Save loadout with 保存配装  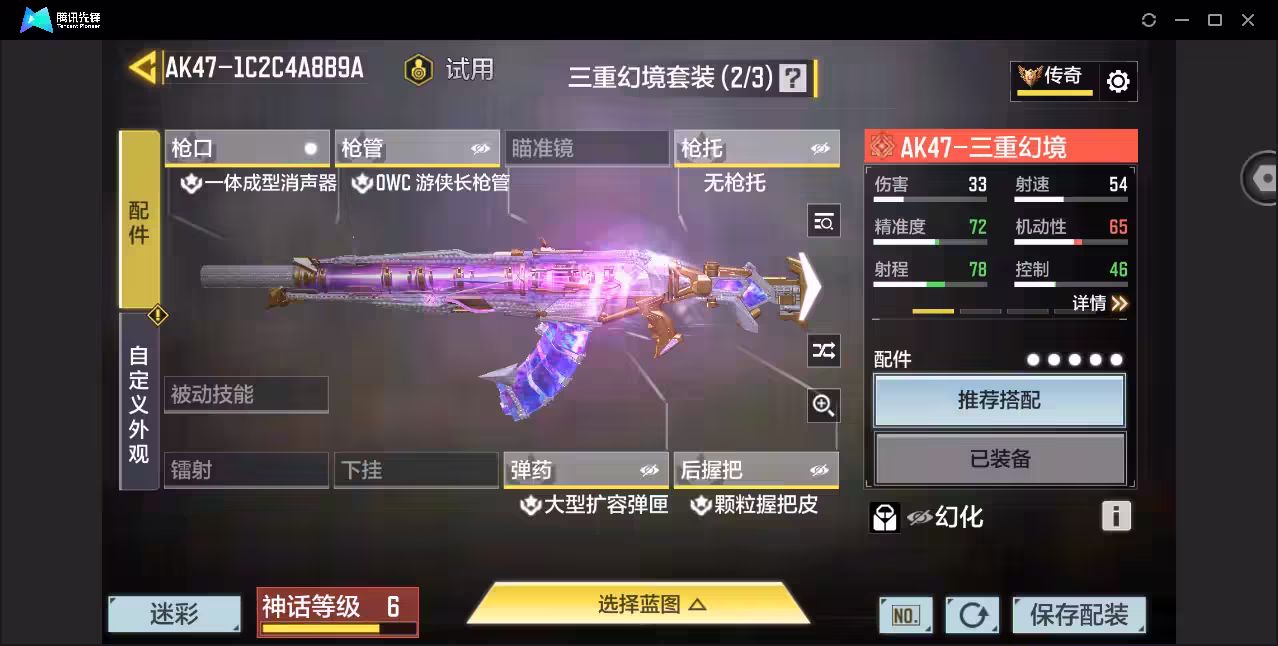coord(1078,615)
